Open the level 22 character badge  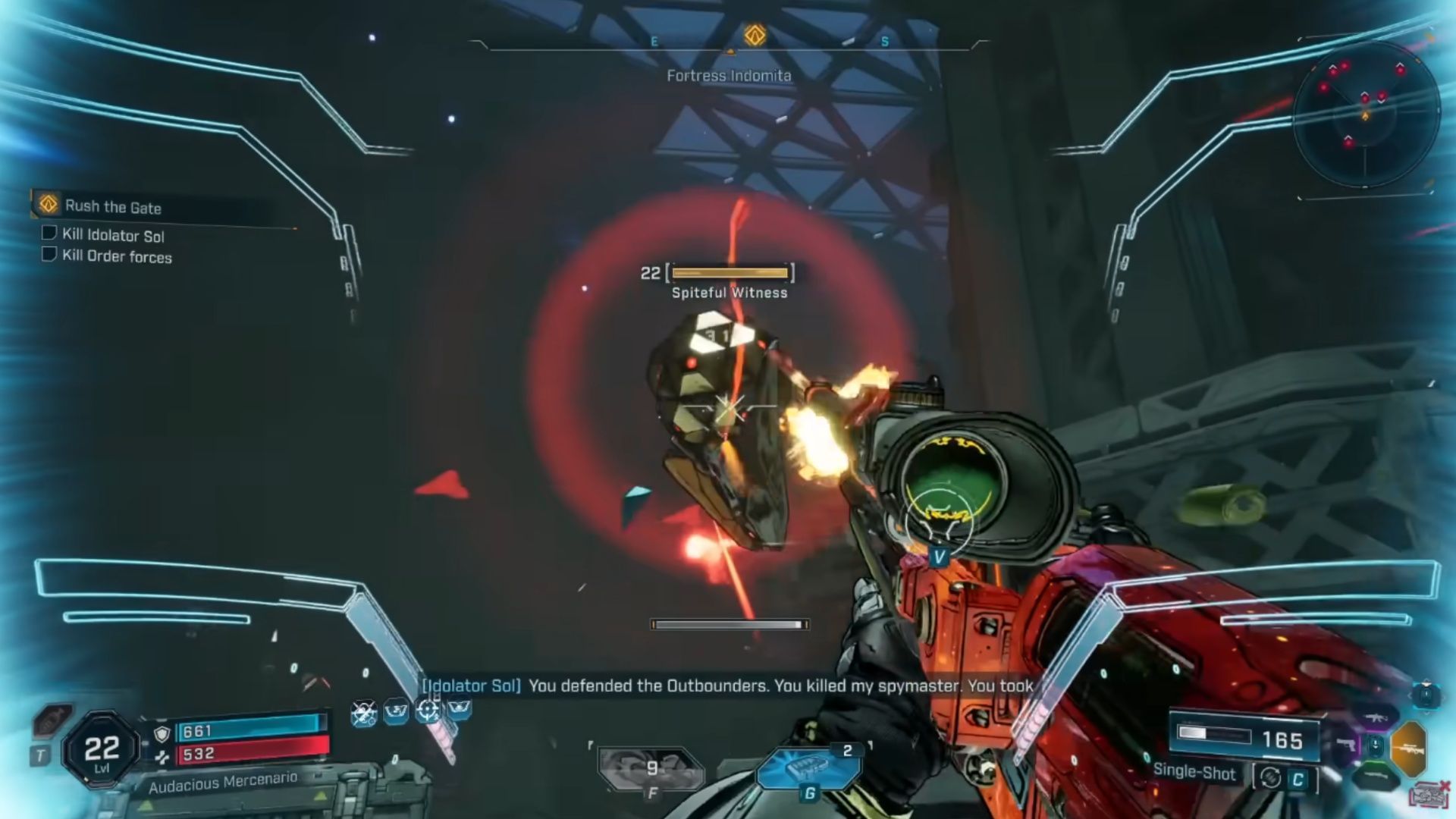pos(102,749)
